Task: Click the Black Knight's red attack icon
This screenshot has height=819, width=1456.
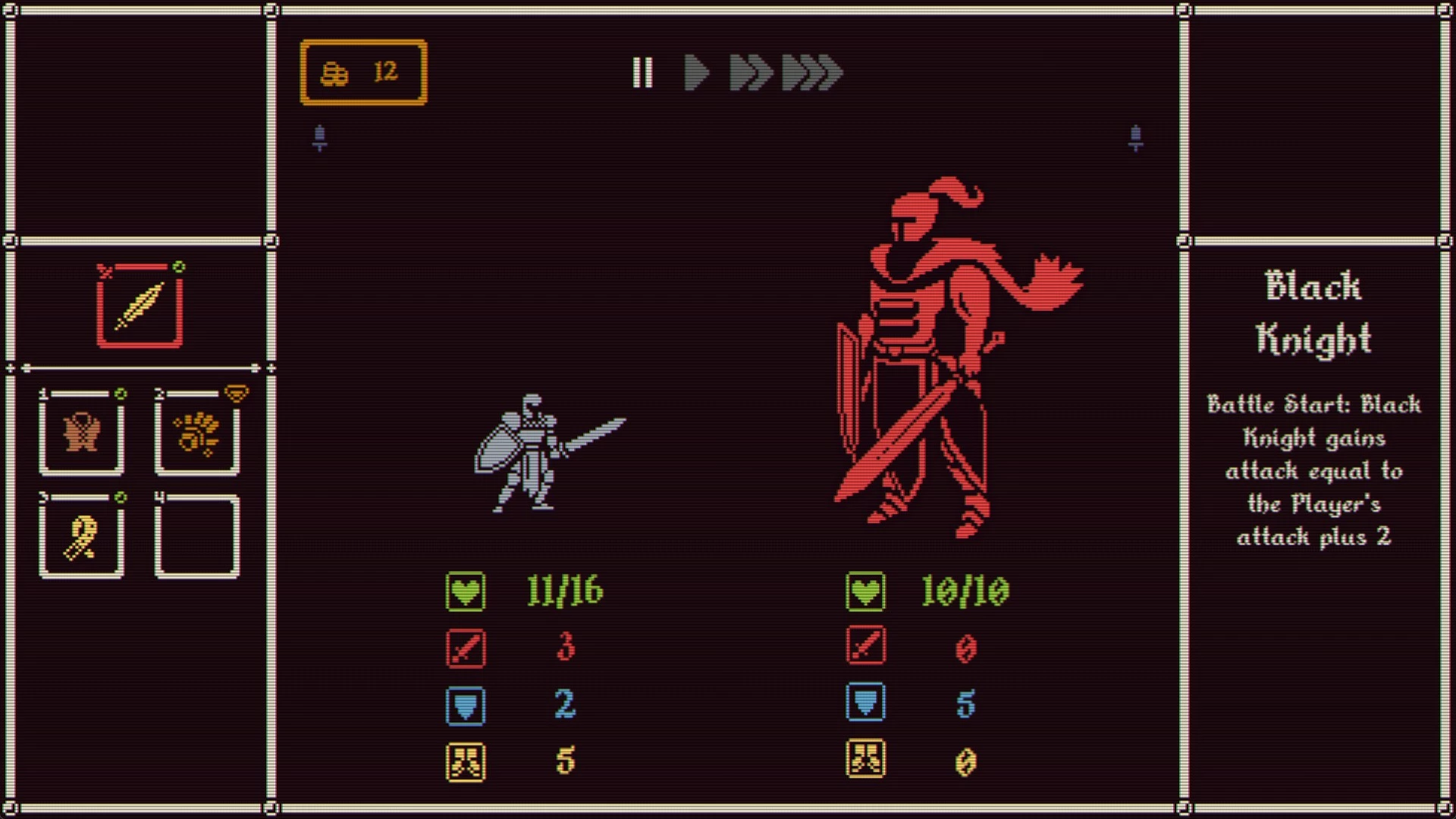Action: click(865, 646)
